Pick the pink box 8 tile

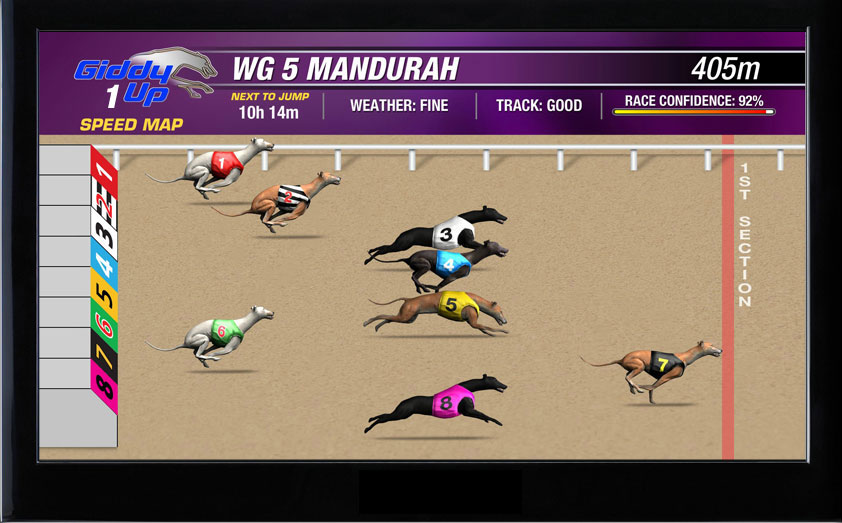pyautogui.click(x=104, y=389)
